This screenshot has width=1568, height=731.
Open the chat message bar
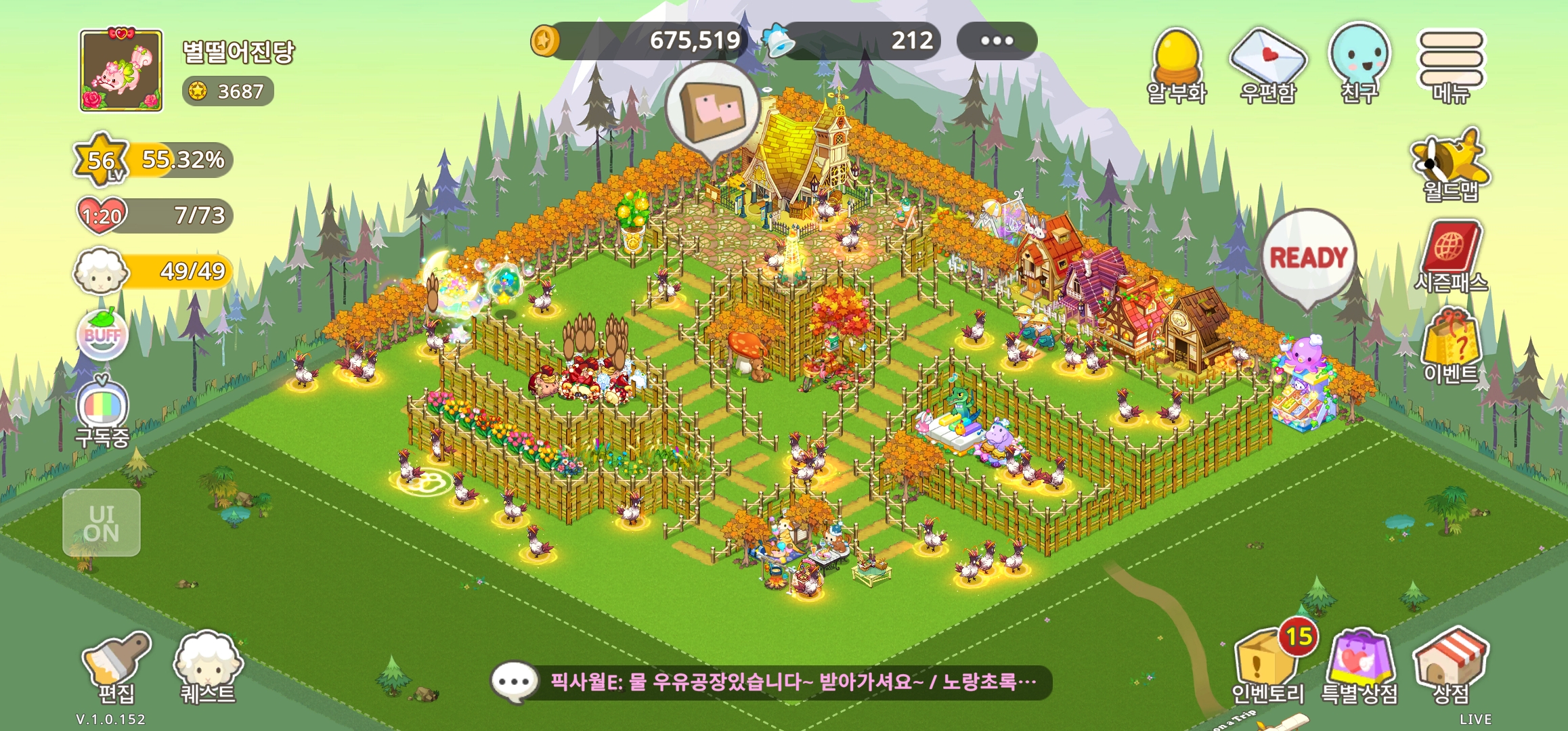tap(770, 682)
